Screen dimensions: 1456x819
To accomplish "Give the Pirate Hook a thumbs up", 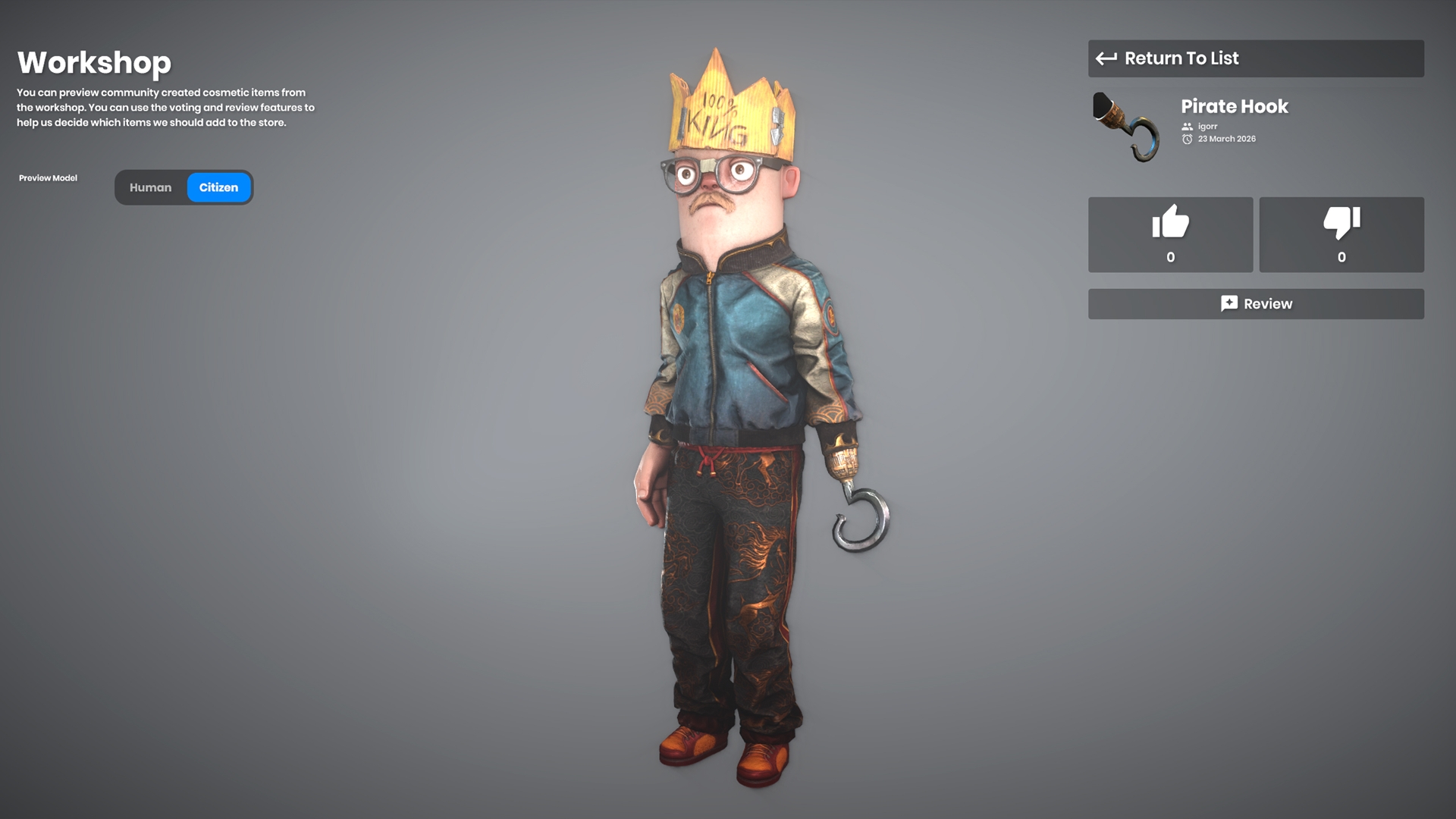I will click(x=1170, y=234).
